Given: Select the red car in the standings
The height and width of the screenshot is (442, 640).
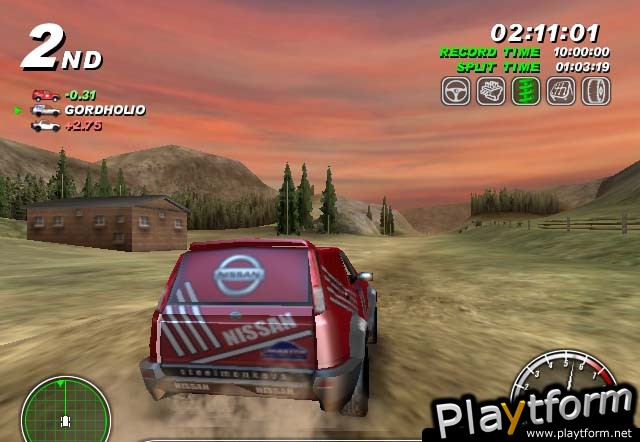Looking at the screenshot, I should (44, 95).
